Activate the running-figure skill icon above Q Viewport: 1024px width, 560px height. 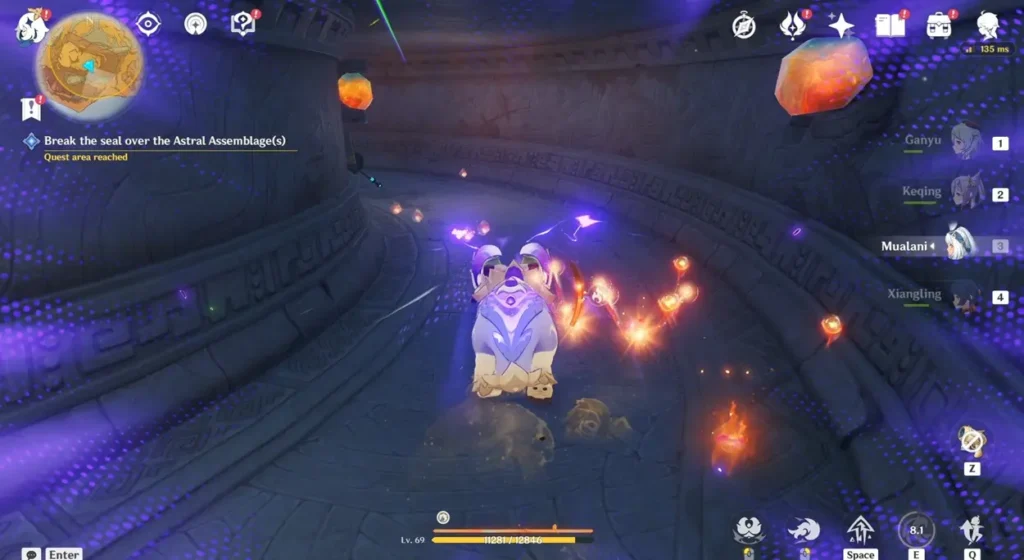pyautogui.click(x=971, y=530)
